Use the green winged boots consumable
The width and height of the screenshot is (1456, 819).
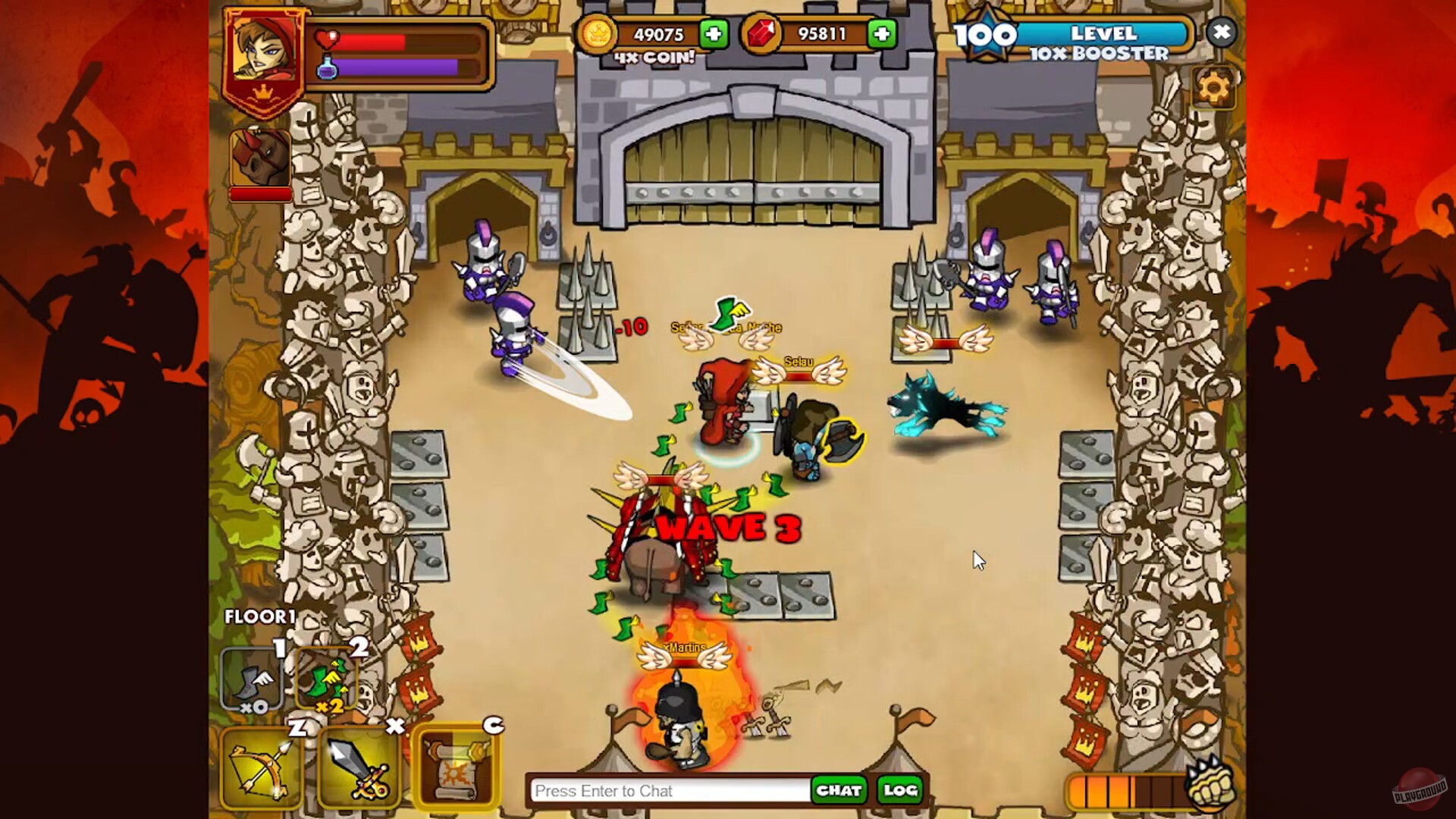(328, 679)
